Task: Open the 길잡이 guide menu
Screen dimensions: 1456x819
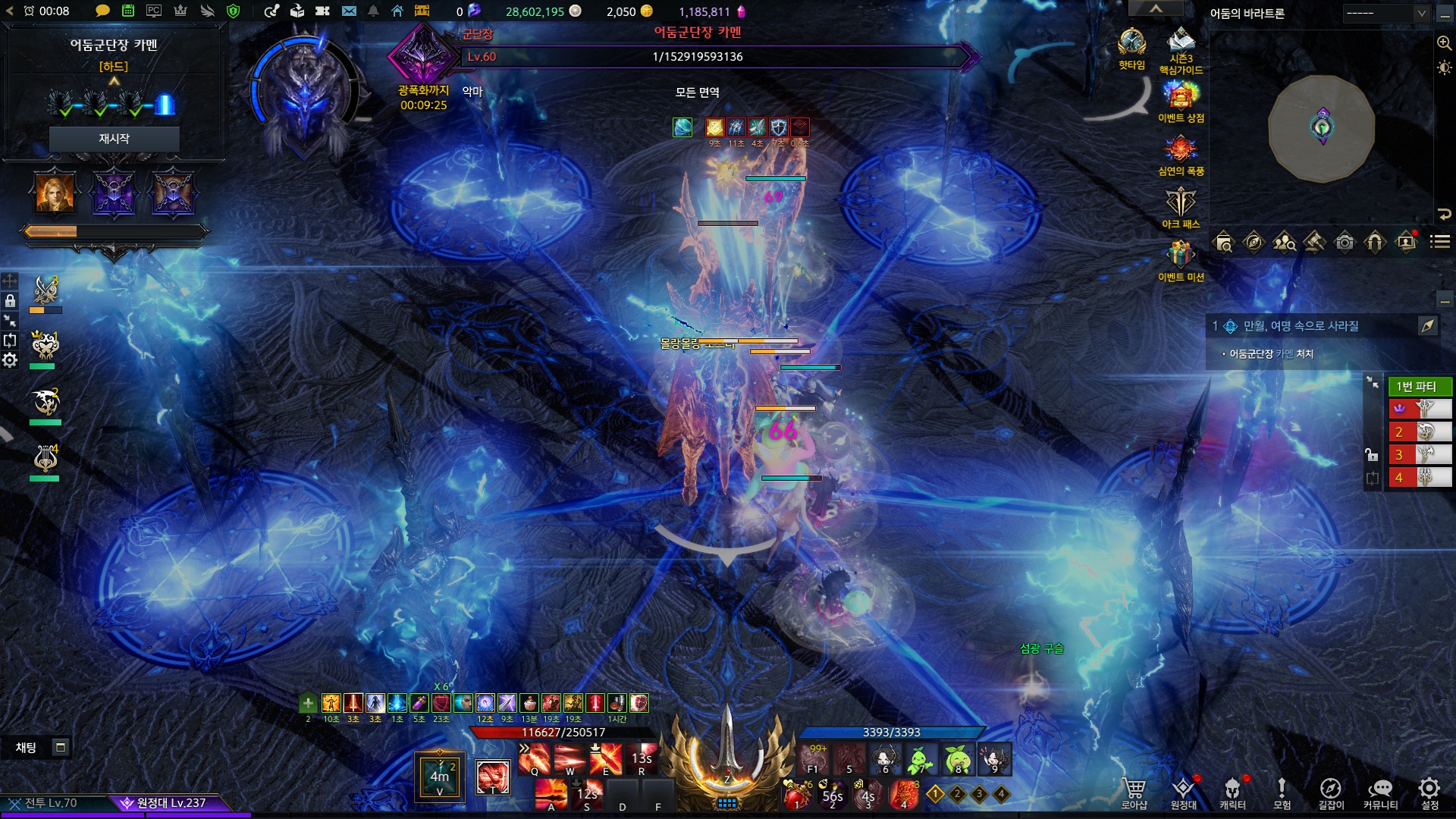Action: click(1331, 793)
